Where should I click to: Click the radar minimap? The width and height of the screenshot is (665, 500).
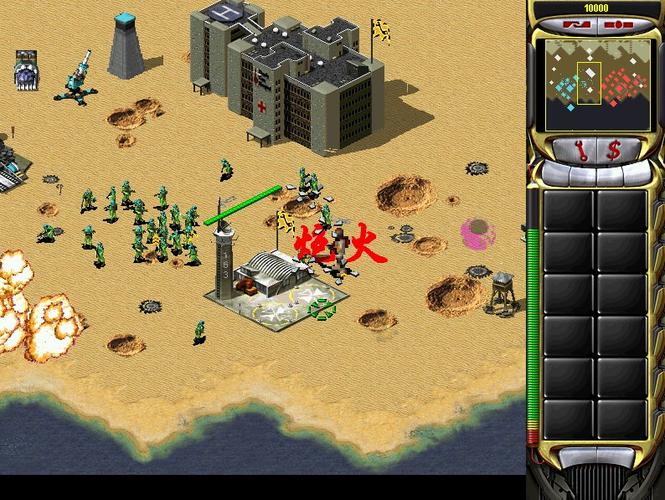pos(596,84)
